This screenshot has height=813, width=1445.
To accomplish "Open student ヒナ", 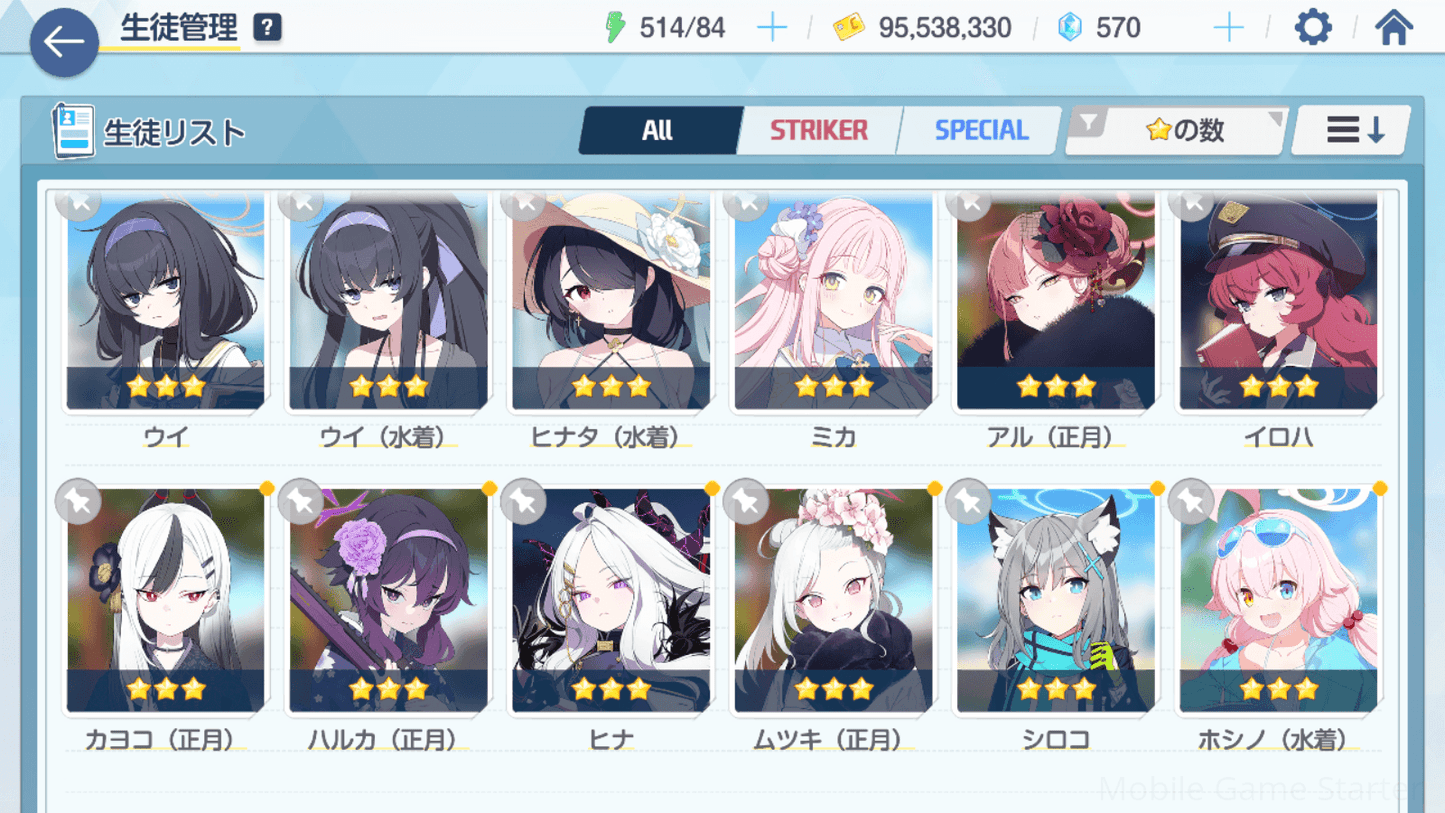I will [611, 602].
